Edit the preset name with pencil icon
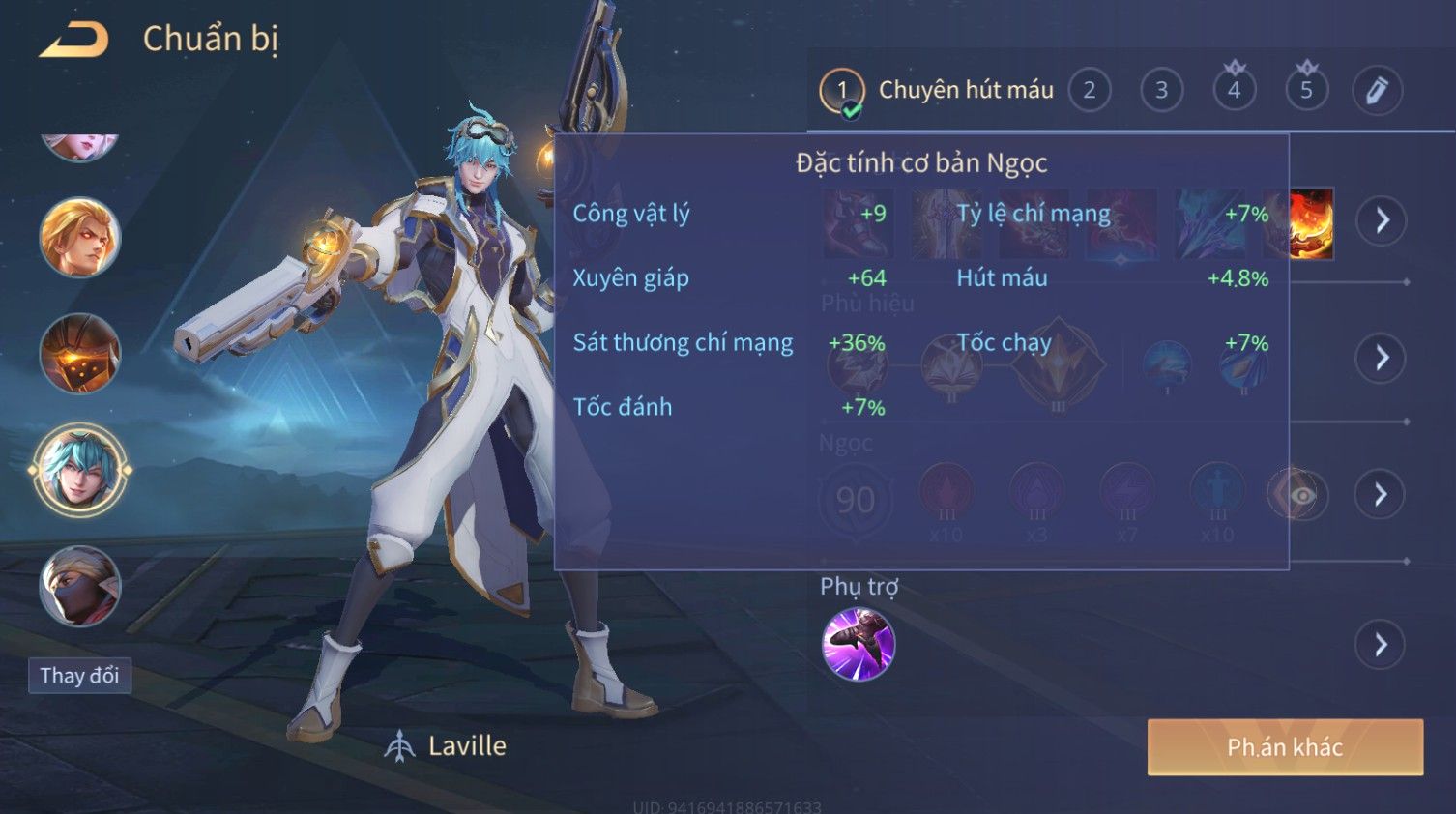Screen dimensions: 1456x814 point(1377,91)
